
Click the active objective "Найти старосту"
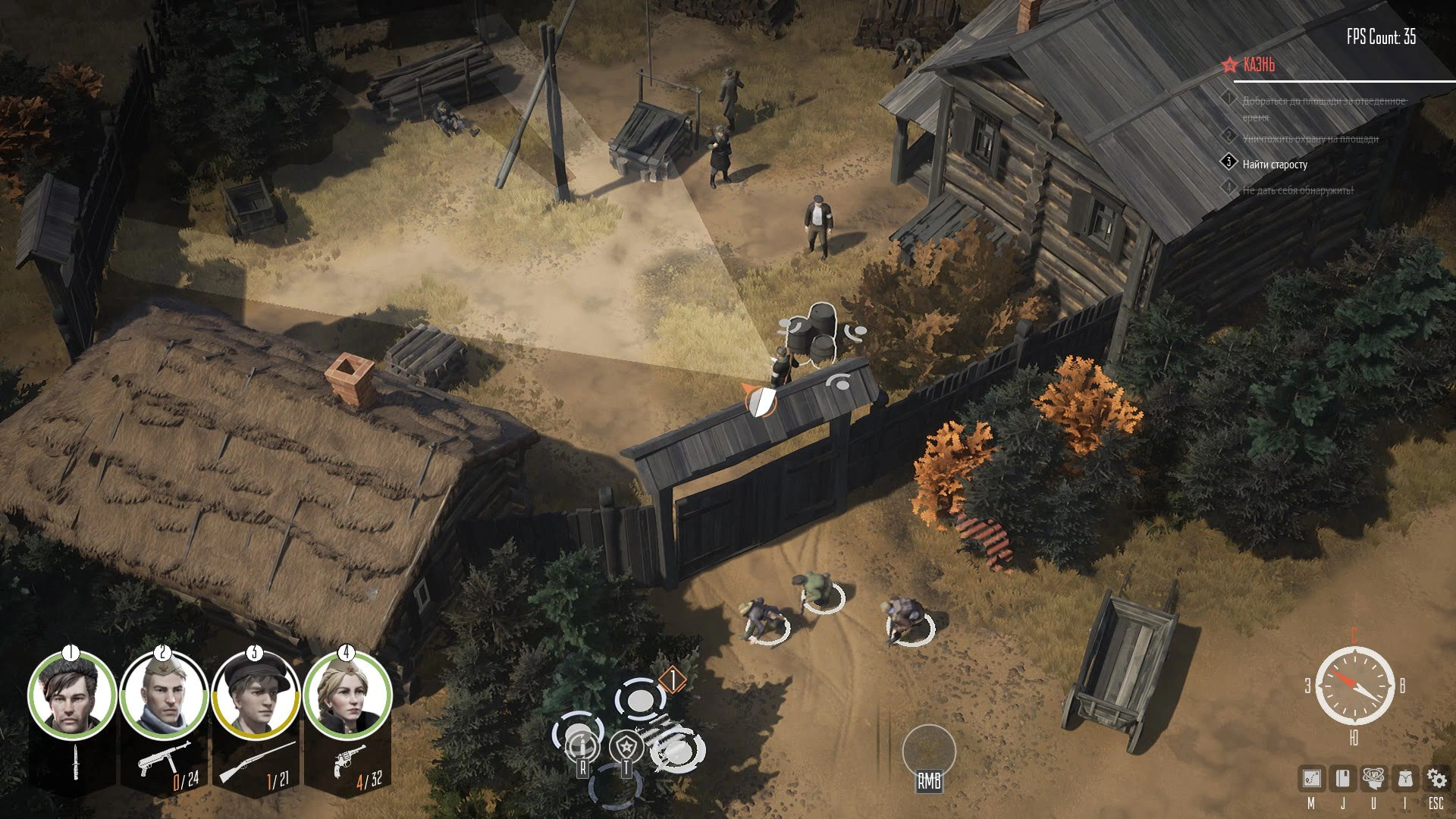[1275, 165]
